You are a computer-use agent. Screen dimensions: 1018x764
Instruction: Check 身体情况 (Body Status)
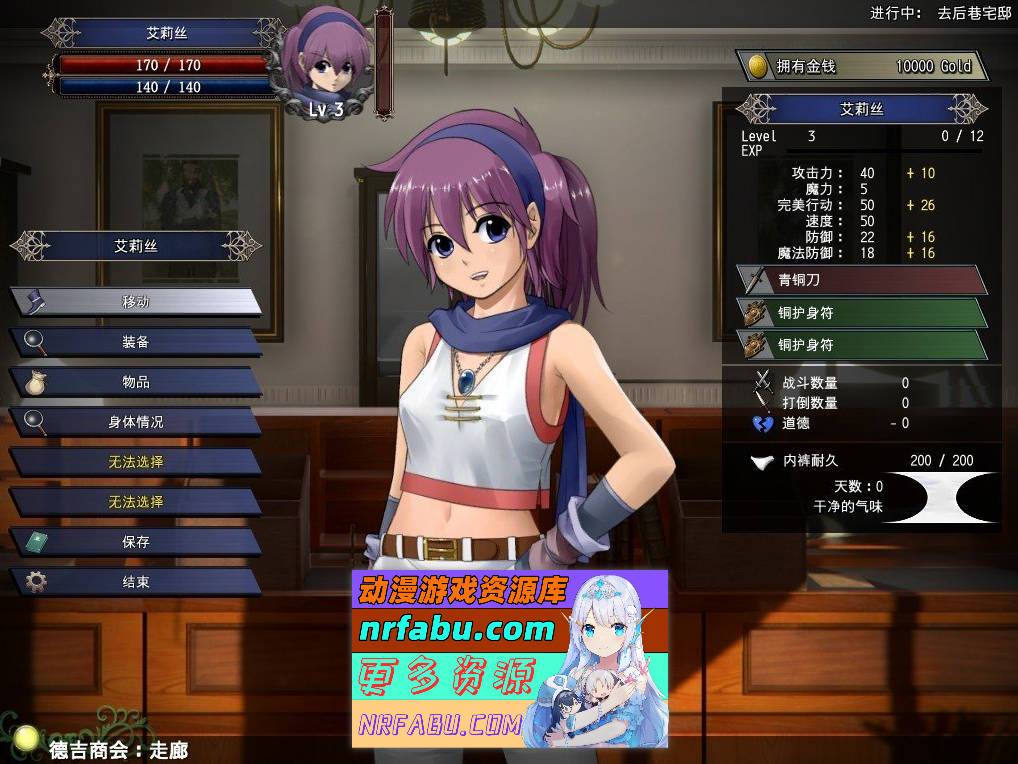coord(136,422)
